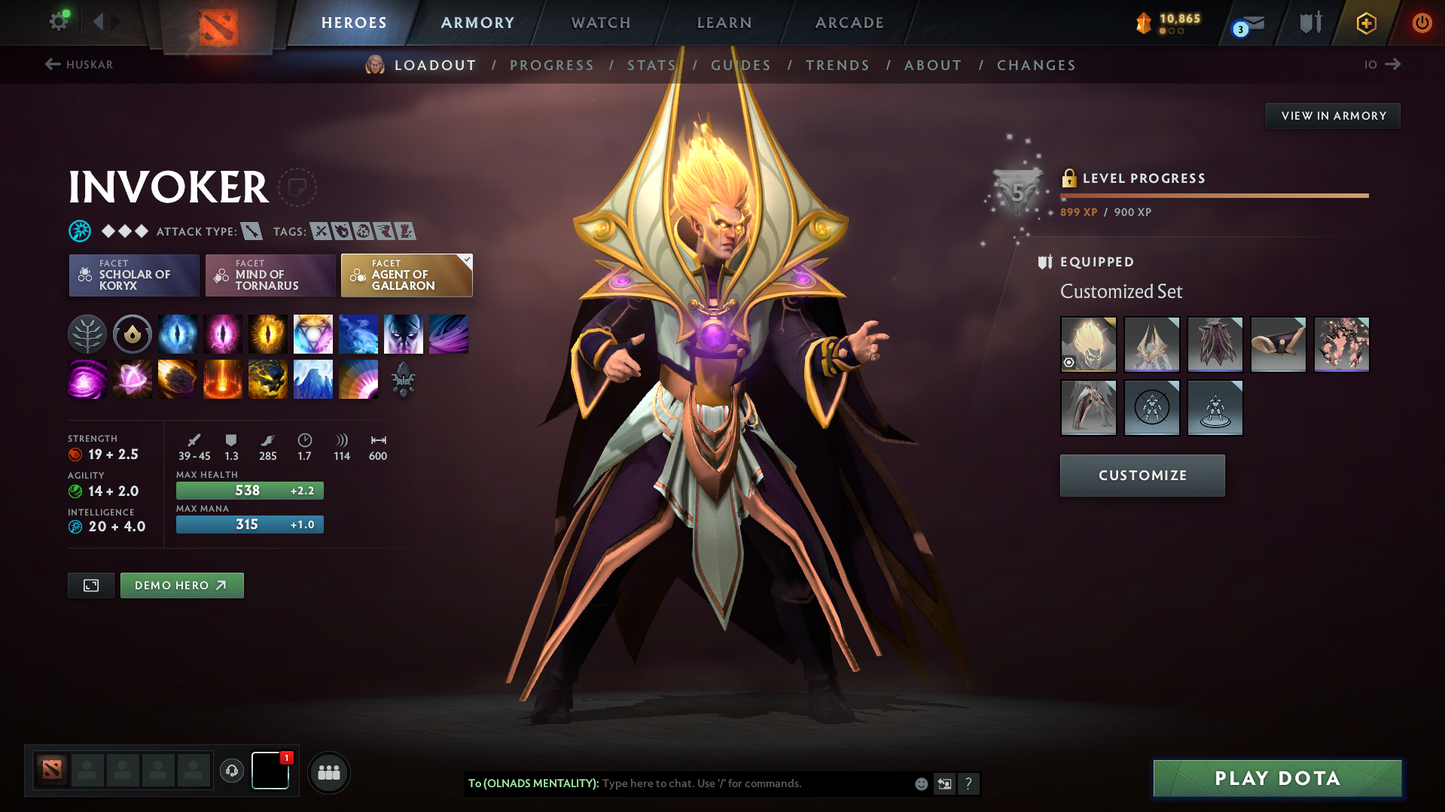Open the Arcade tab
Image resolution: width=1445 pixels, height=812 pixels.
849,23
